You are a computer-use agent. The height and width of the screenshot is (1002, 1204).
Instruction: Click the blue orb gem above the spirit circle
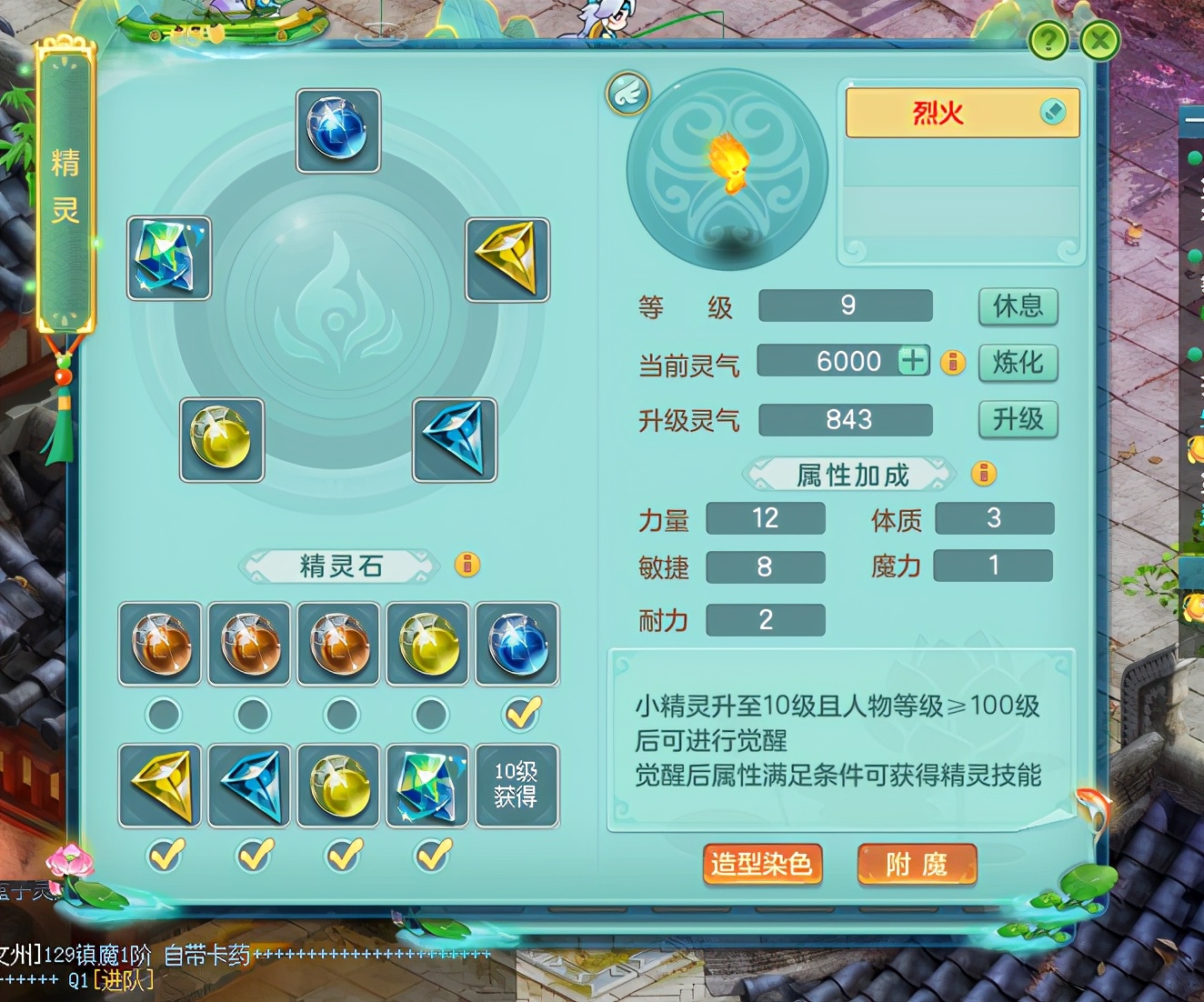point(337,131)
